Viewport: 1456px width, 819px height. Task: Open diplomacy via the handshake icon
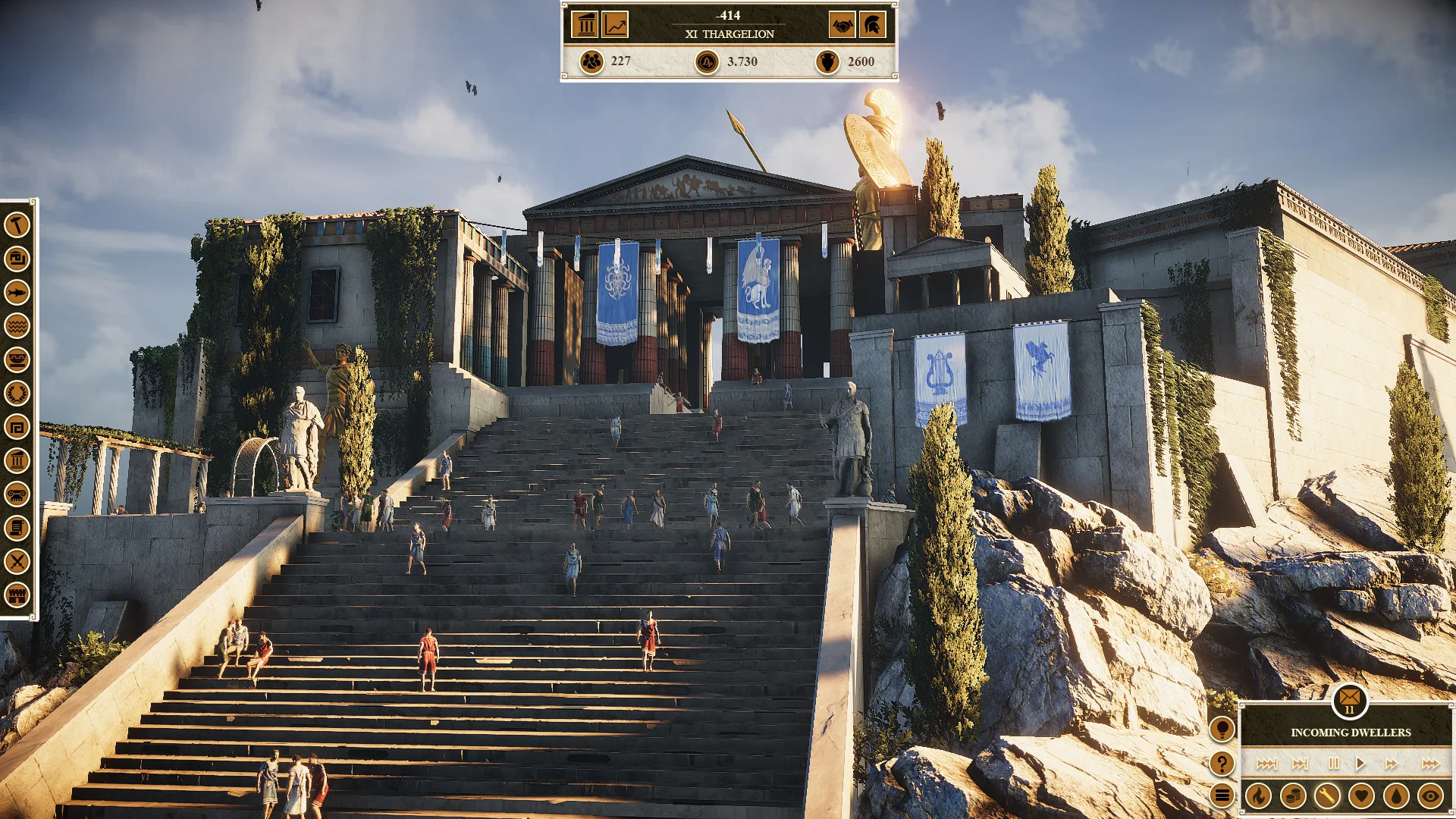(x=842, y=25)
